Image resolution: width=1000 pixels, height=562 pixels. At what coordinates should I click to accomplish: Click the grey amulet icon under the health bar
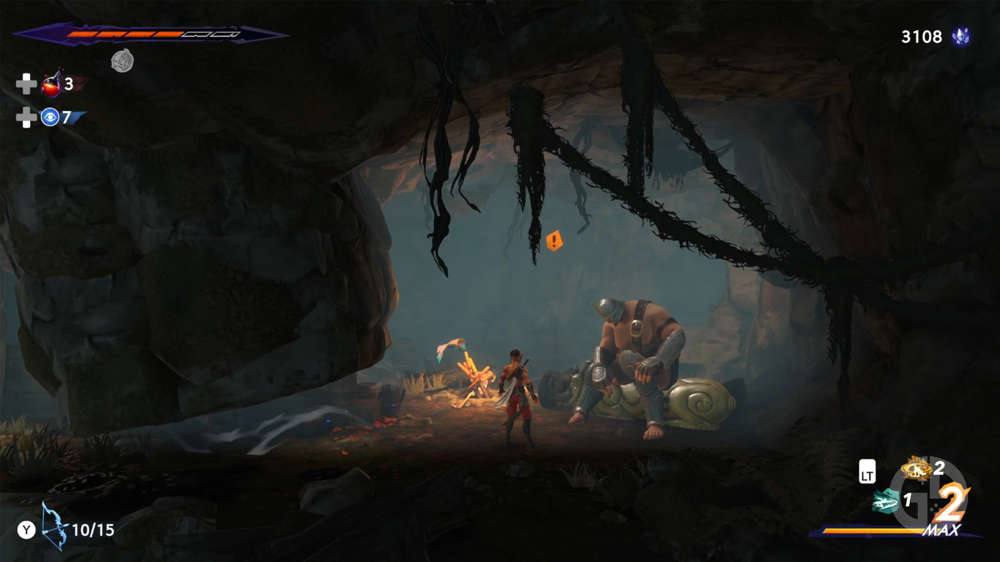pos(122,61)
